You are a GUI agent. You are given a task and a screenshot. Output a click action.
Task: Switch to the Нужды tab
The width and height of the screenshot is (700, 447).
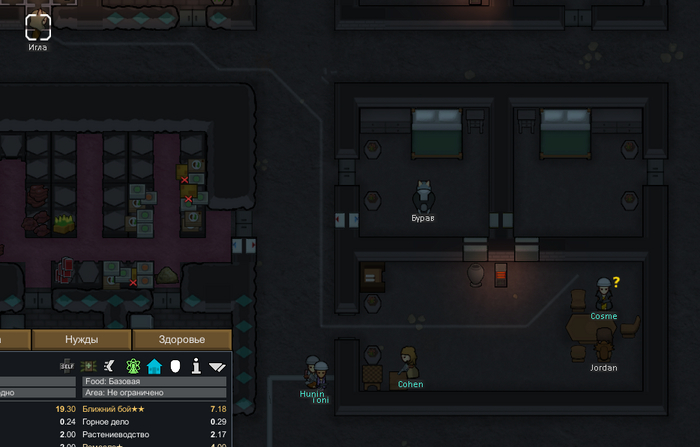[82, 339]
